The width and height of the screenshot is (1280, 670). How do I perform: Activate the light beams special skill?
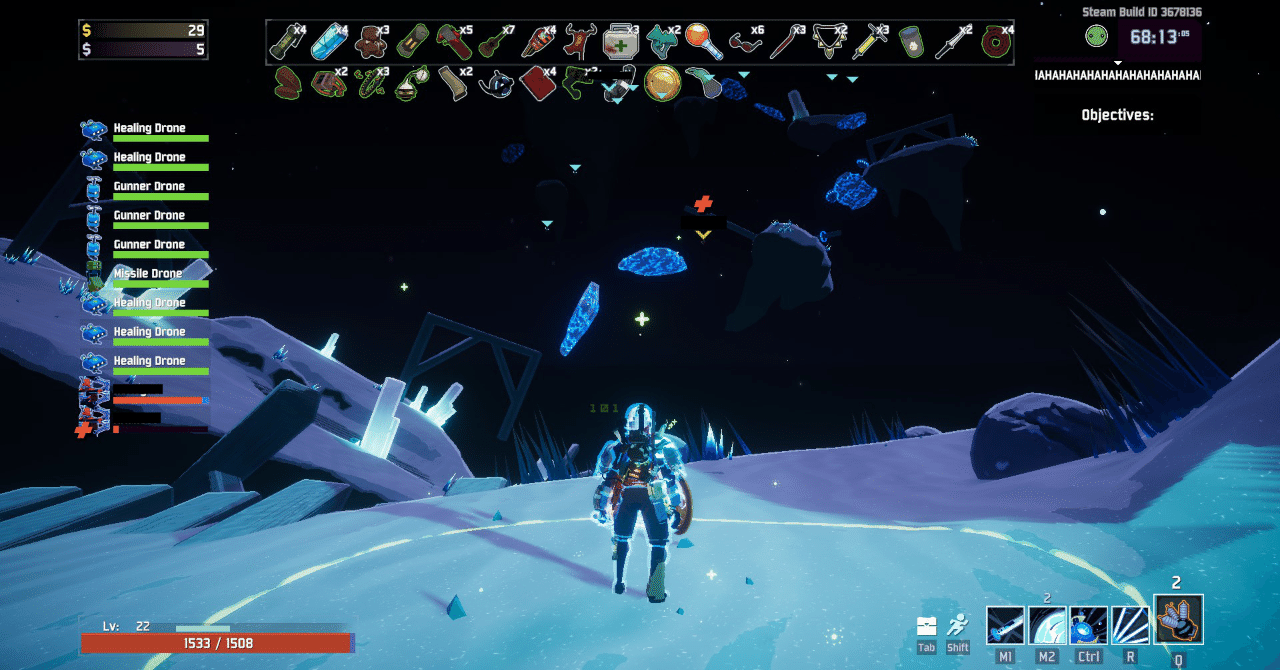tap(1130, 625)
